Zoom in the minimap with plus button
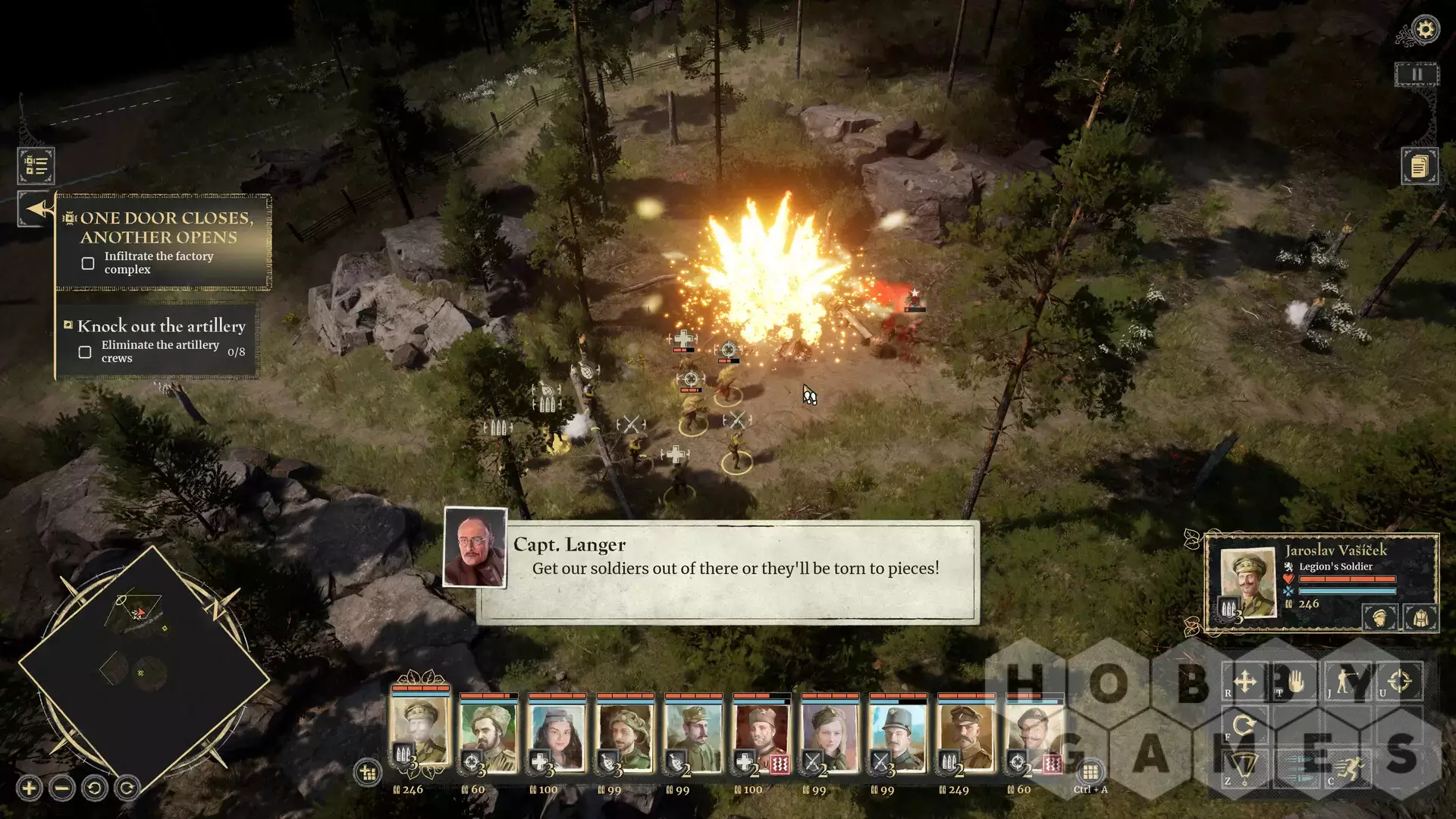This screenshot has height=819, width=1456. click(x=30, y=789)
